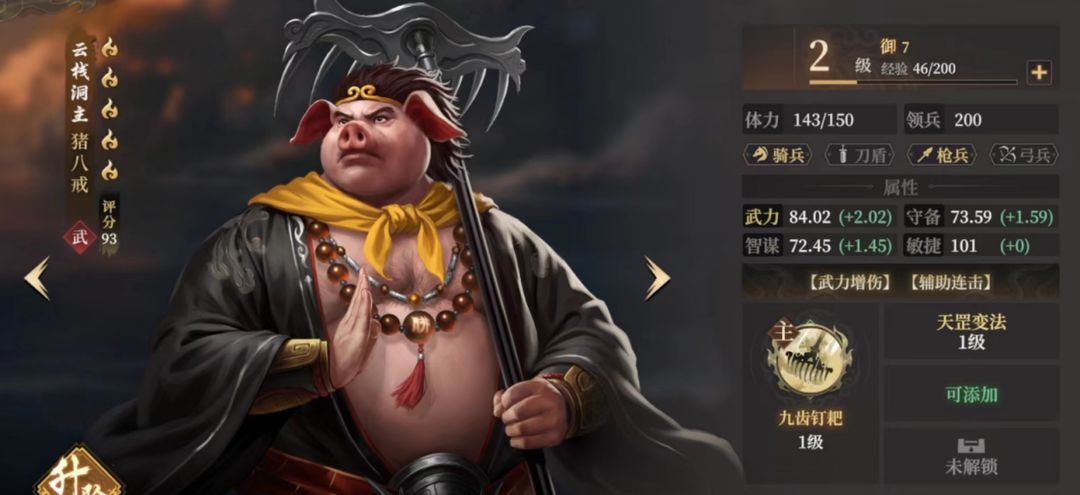Show the previous hero with left arrow

(37, 279)
